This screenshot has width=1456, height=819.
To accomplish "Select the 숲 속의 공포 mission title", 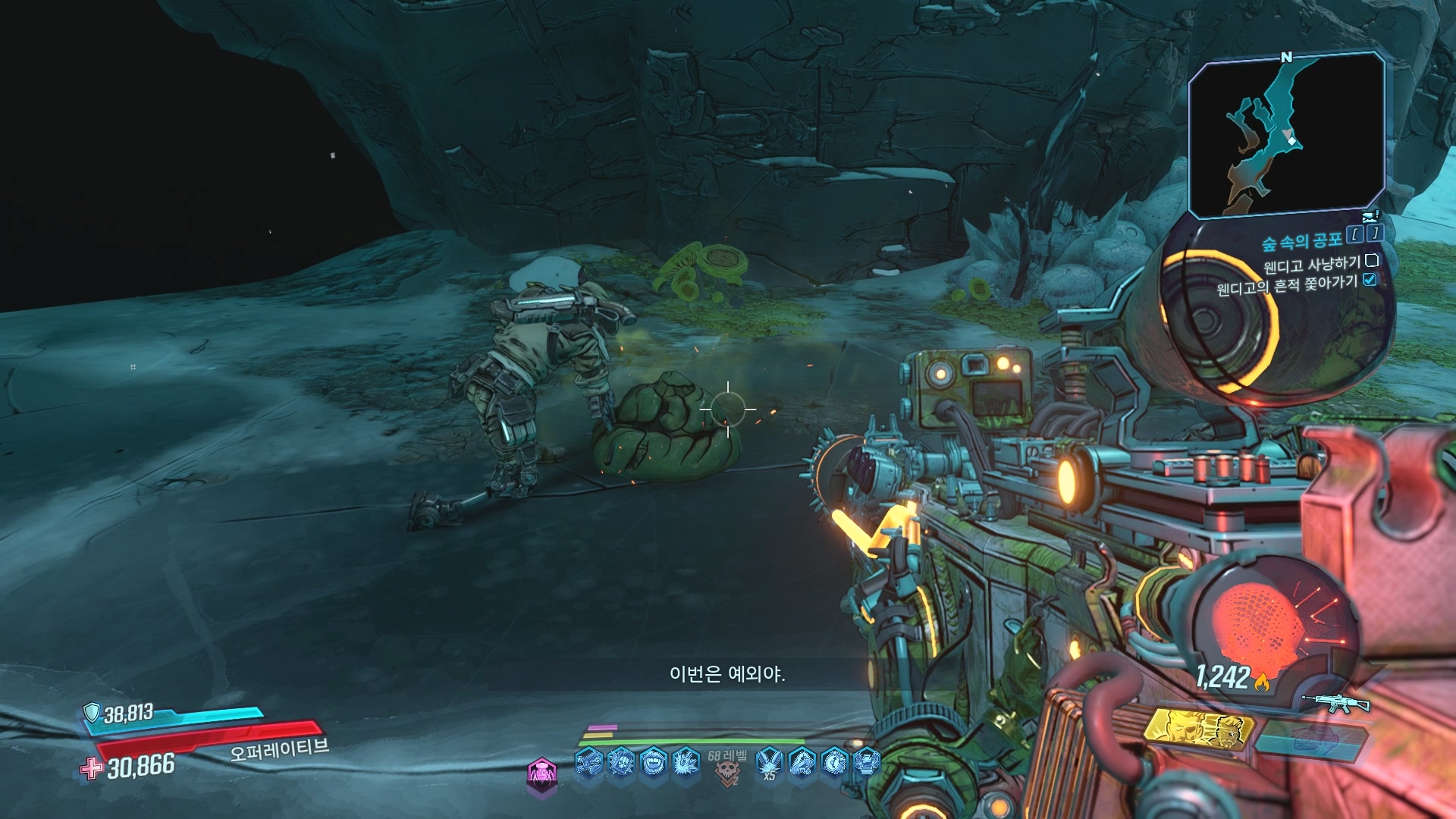I will coord(1301,242).
